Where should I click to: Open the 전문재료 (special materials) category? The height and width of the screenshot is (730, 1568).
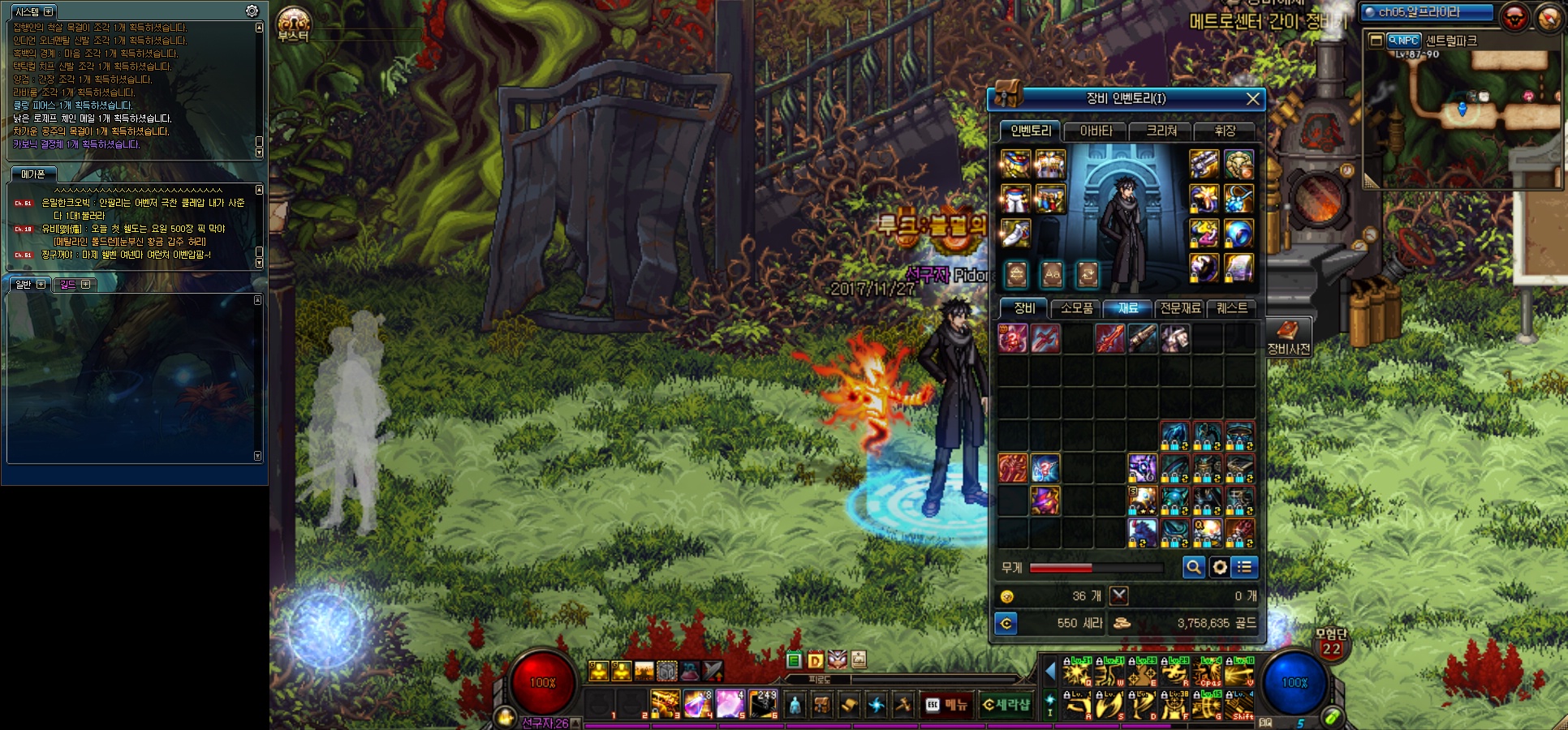pos(1180,308)
